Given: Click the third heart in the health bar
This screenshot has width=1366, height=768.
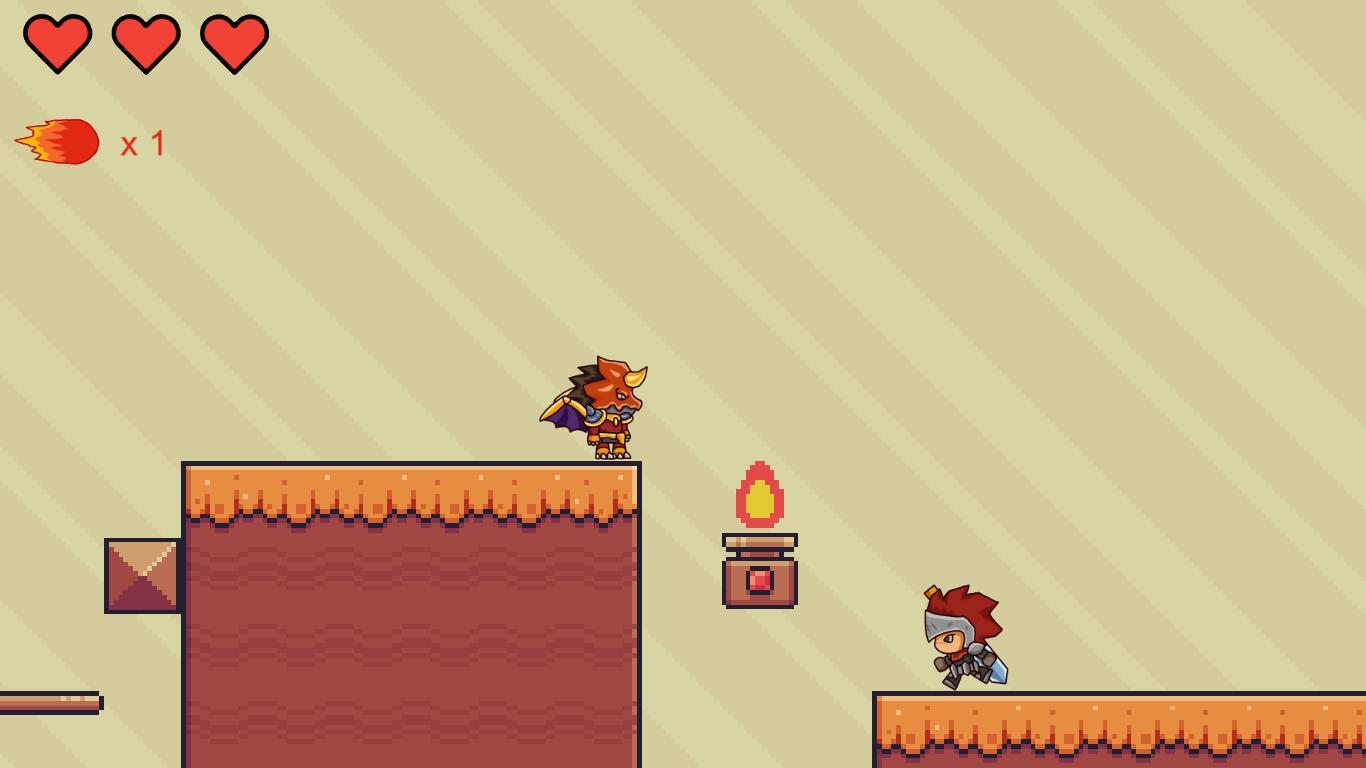Looking at the screenshot, I should click(232, 42).
